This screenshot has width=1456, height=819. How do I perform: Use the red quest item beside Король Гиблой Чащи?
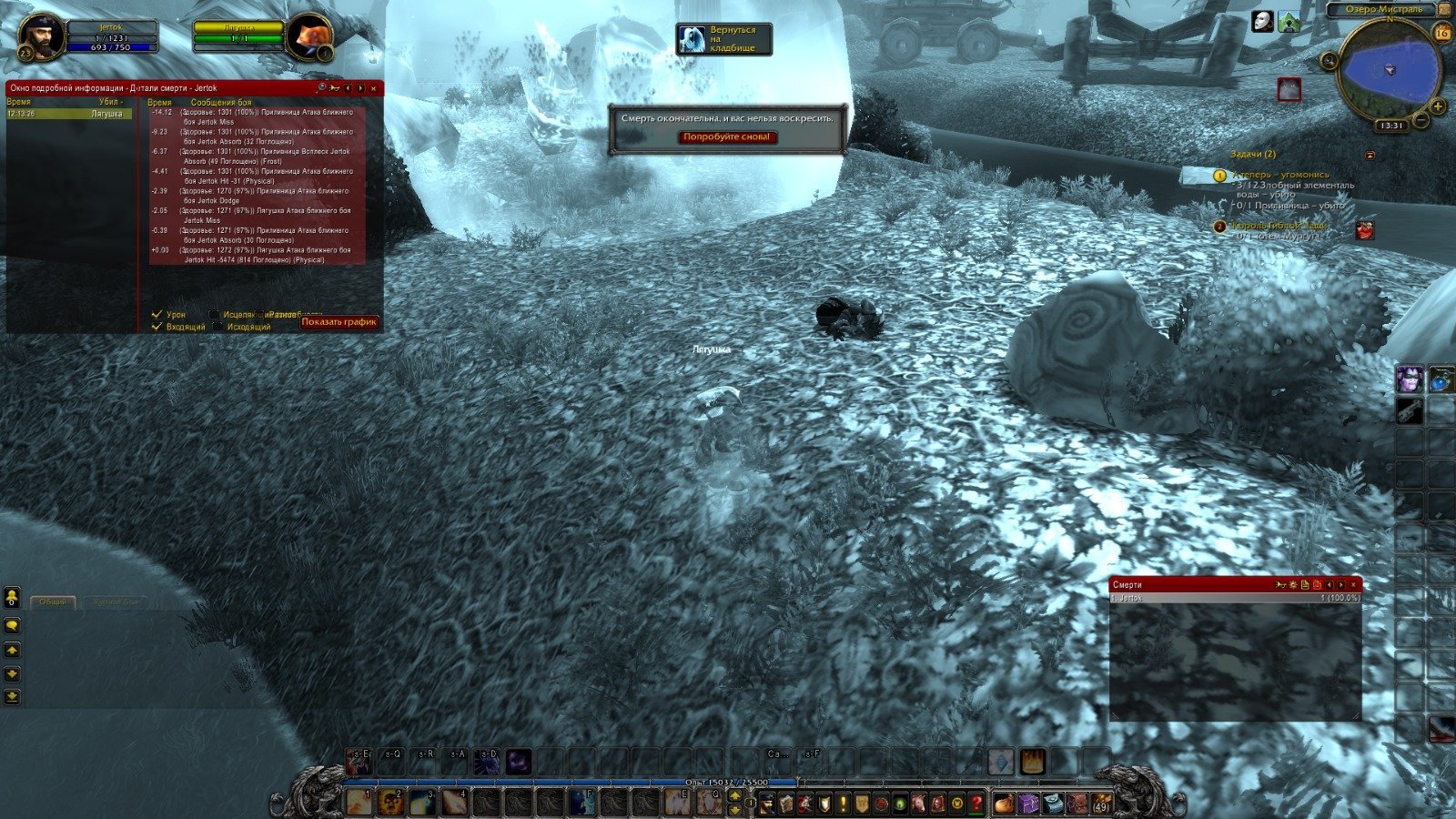(x=1364, y=230)
